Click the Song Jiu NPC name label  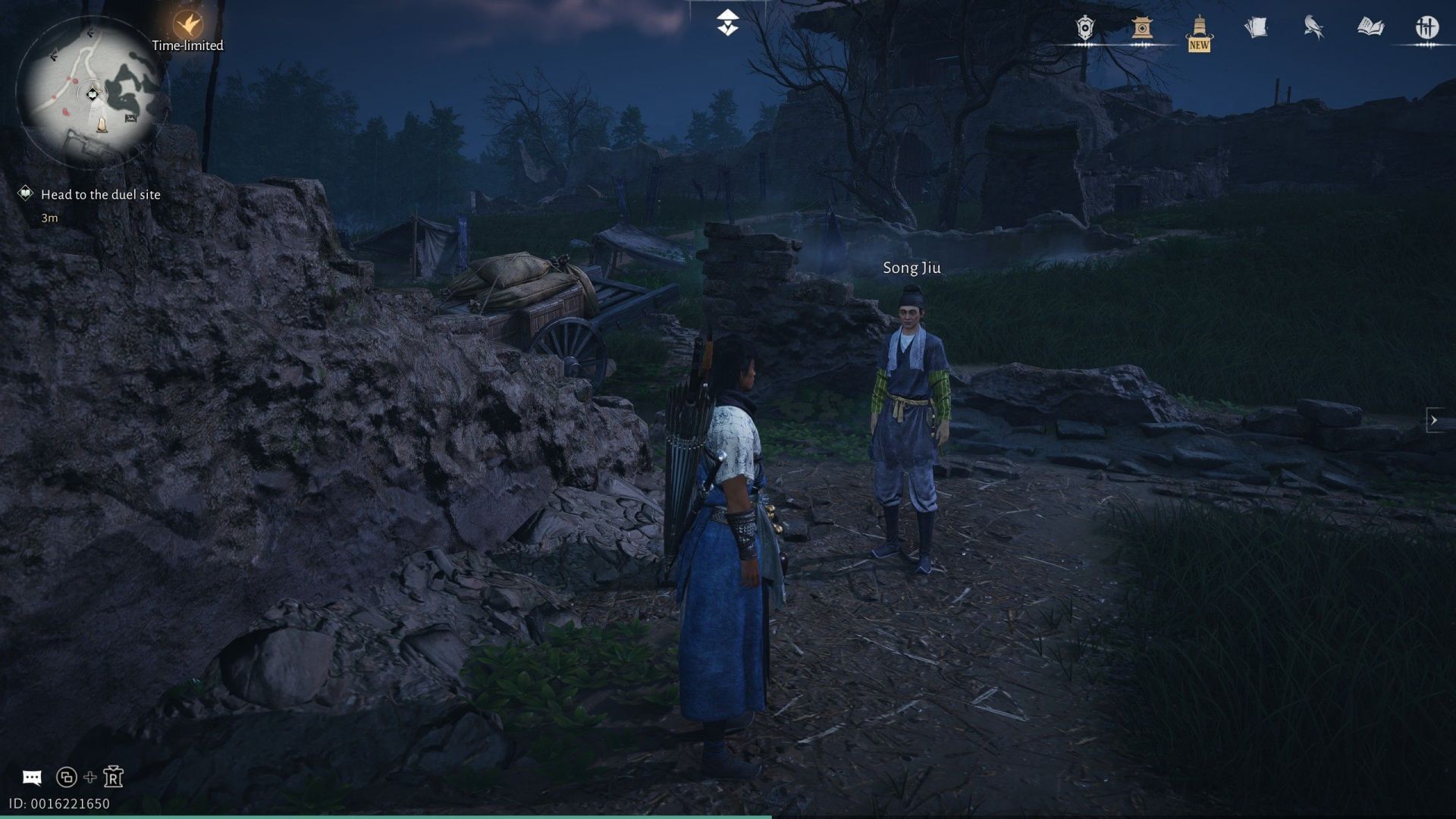click(912, 268)
